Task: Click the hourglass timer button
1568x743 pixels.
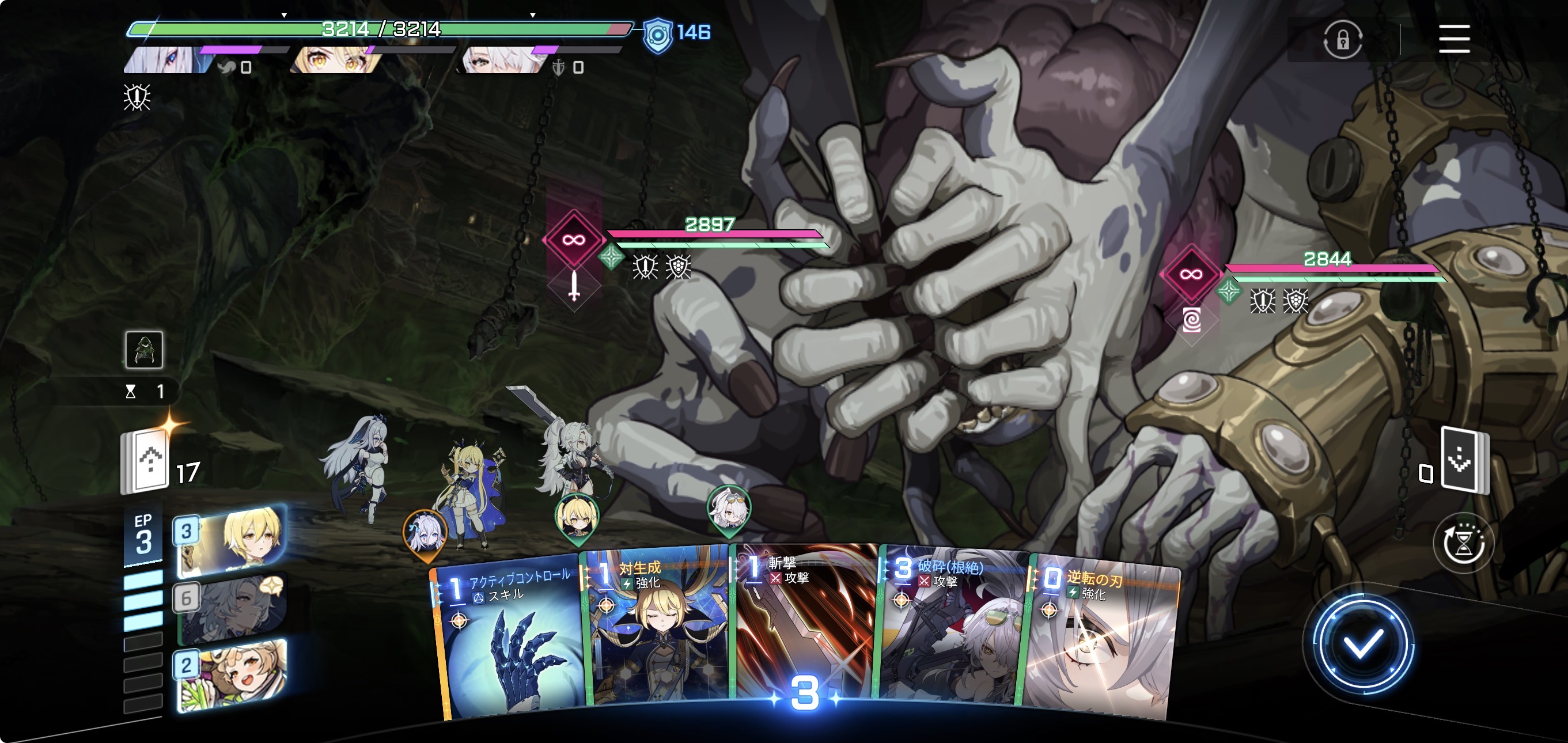Action: 1463,543
